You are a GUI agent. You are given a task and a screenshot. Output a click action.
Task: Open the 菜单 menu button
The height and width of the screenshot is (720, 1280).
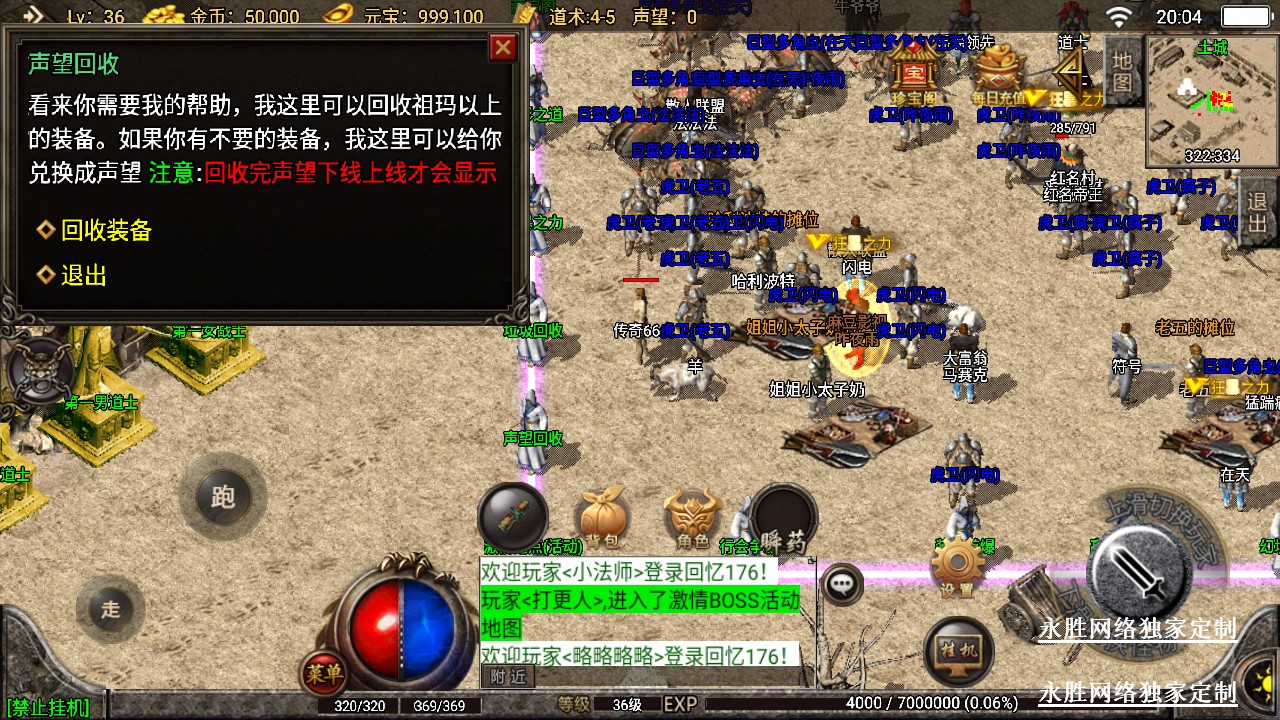point(323,674)
